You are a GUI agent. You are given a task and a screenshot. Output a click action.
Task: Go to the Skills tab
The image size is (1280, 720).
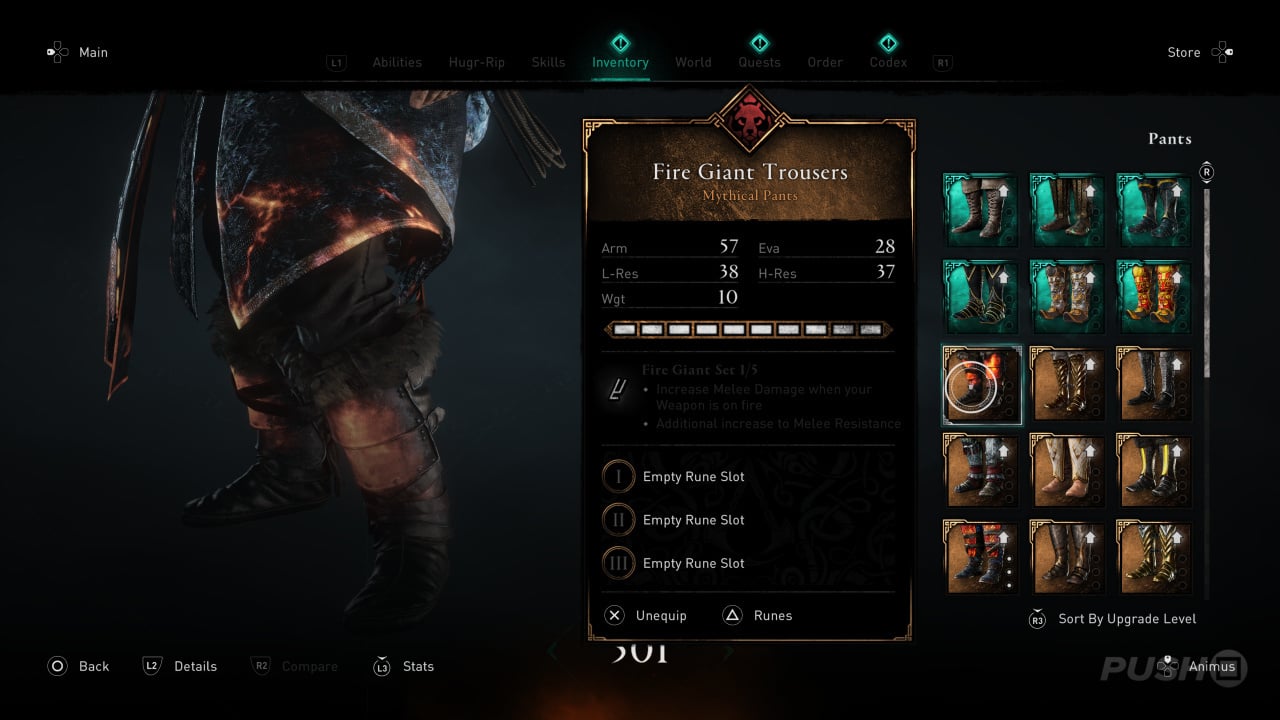(x=548, y=62)
